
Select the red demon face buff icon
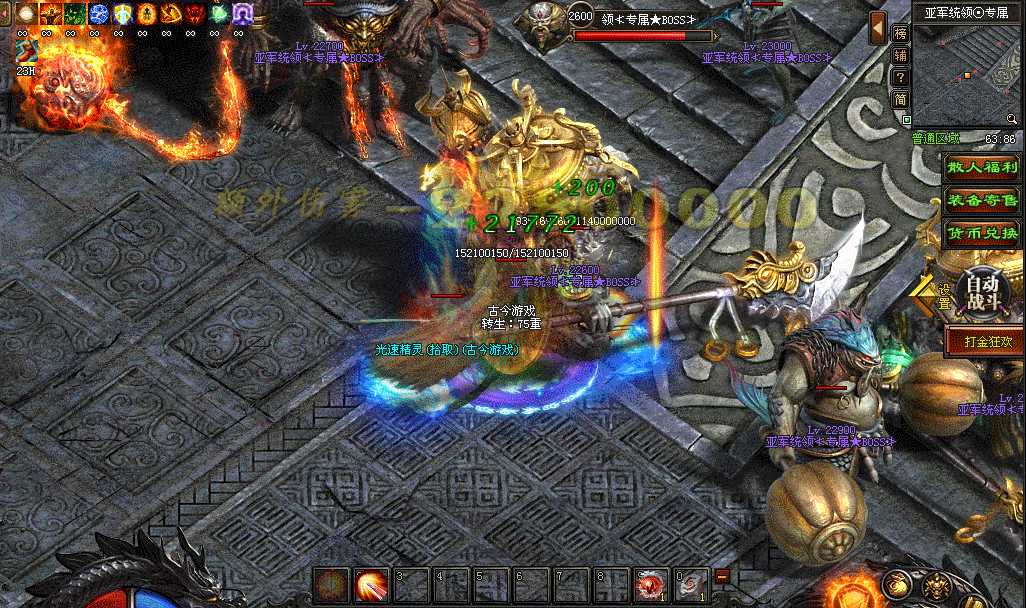(195, 14)
